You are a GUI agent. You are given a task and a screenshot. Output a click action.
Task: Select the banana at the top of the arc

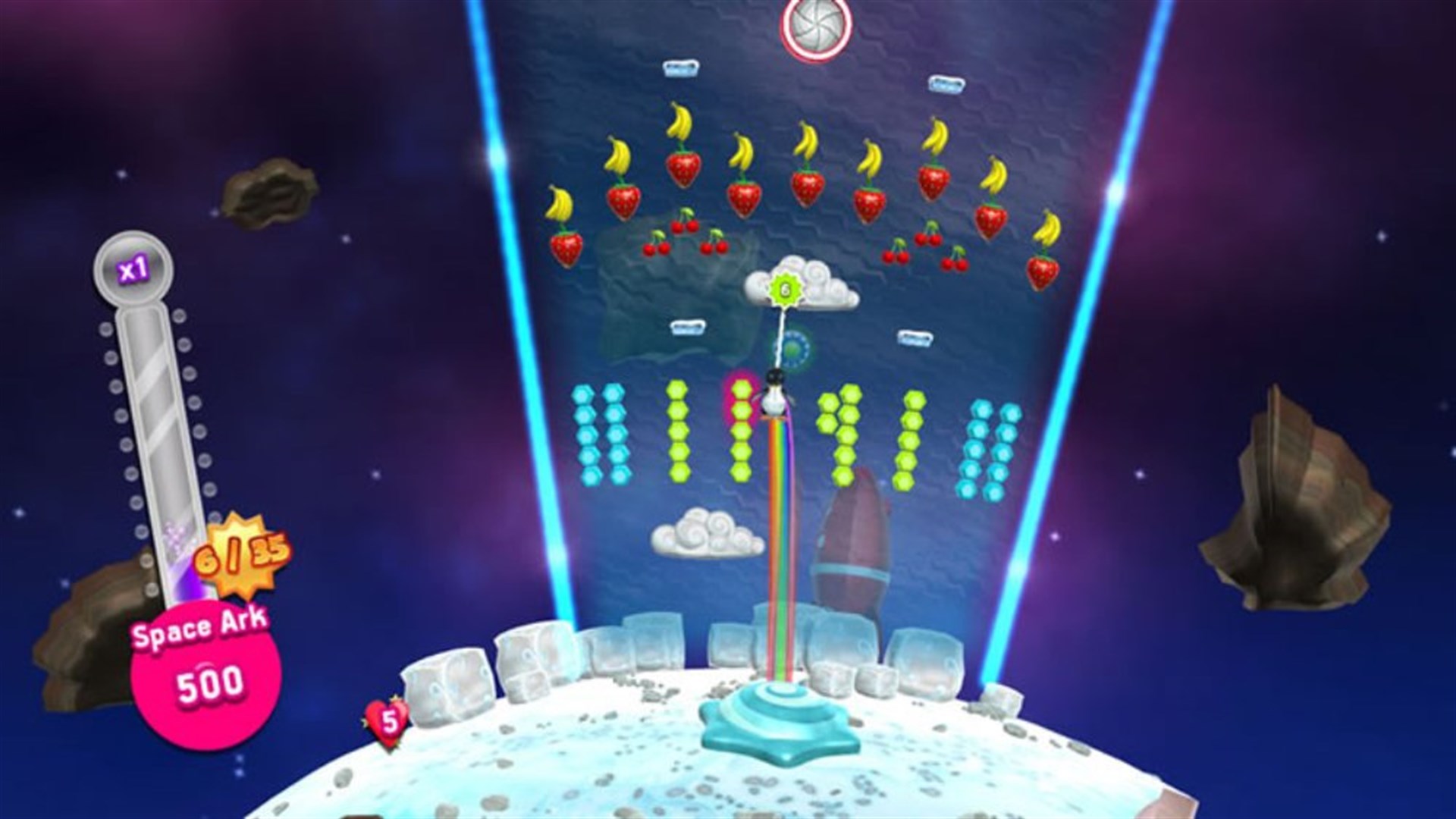point(680,121)
